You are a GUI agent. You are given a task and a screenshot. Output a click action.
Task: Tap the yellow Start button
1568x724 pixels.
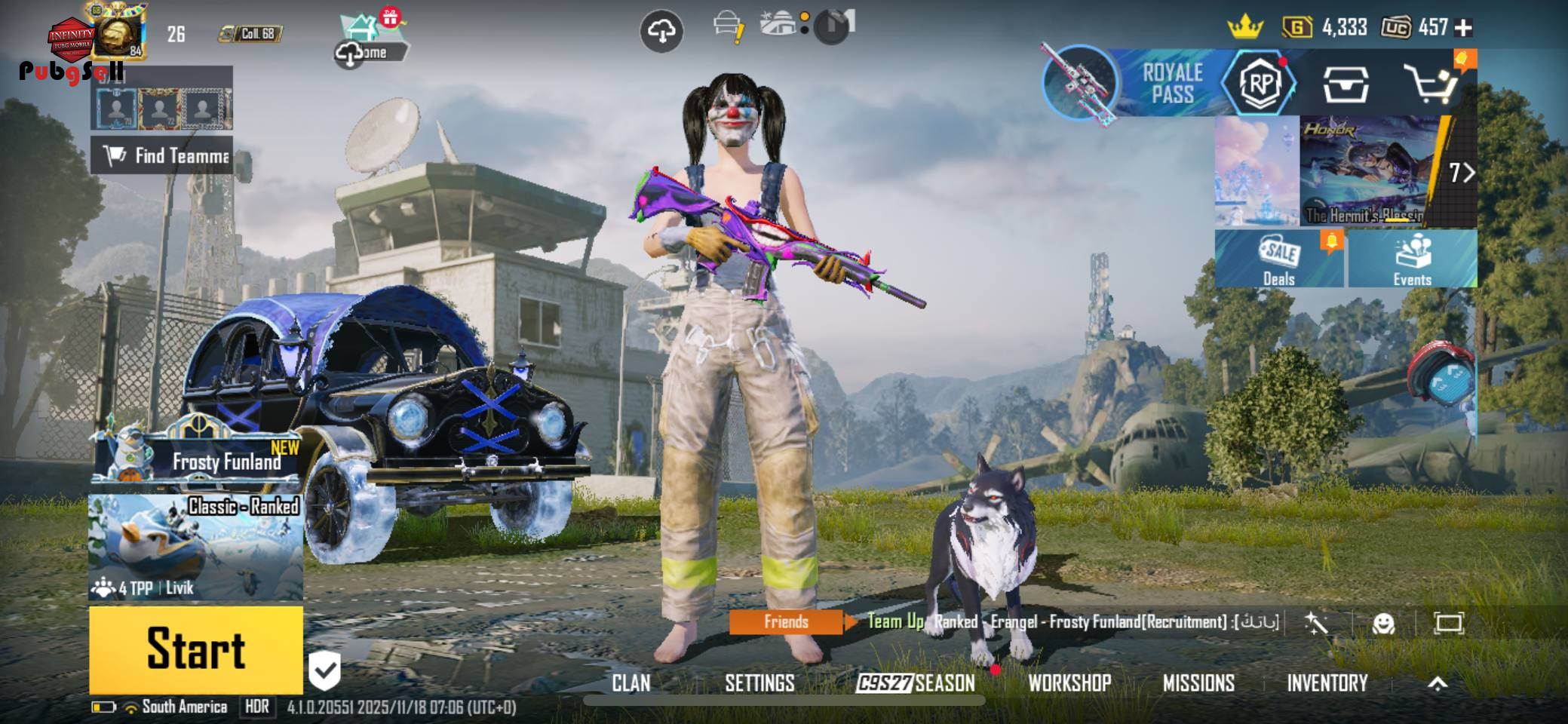[196, 649]
